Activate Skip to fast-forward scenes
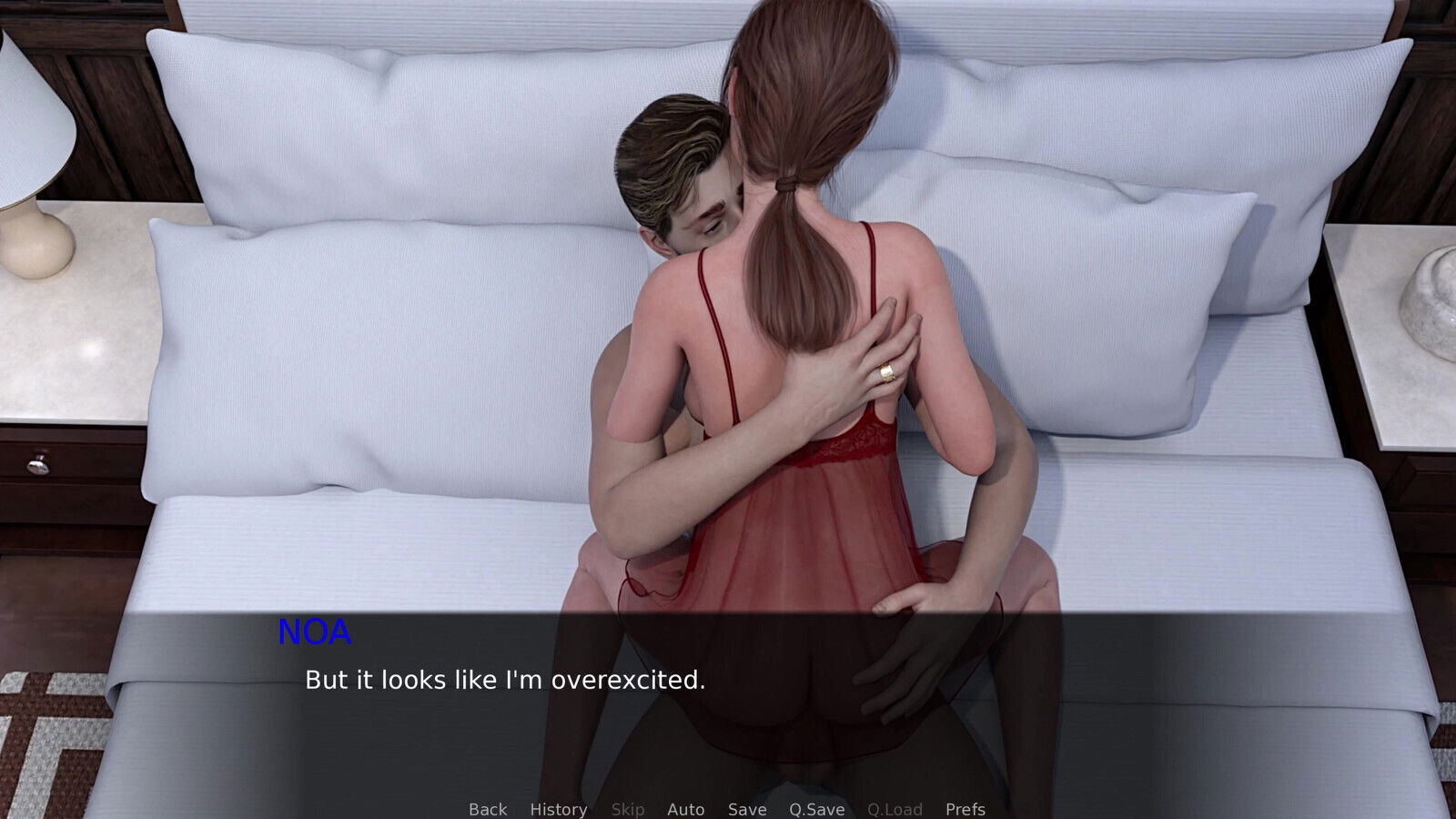 (x=628, y=809)
